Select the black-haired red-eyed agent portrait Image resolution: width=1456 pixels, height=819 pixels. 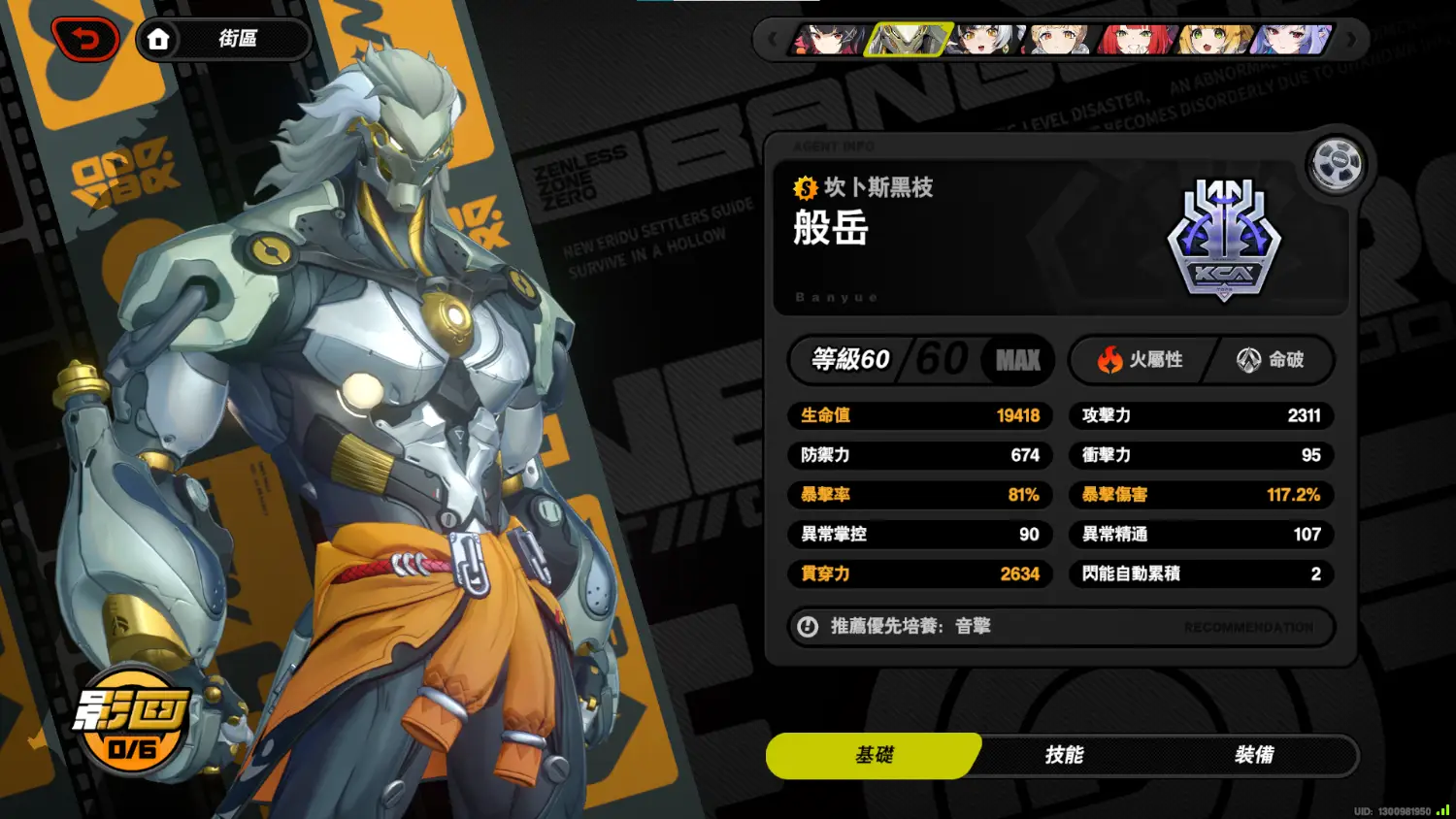828,40
